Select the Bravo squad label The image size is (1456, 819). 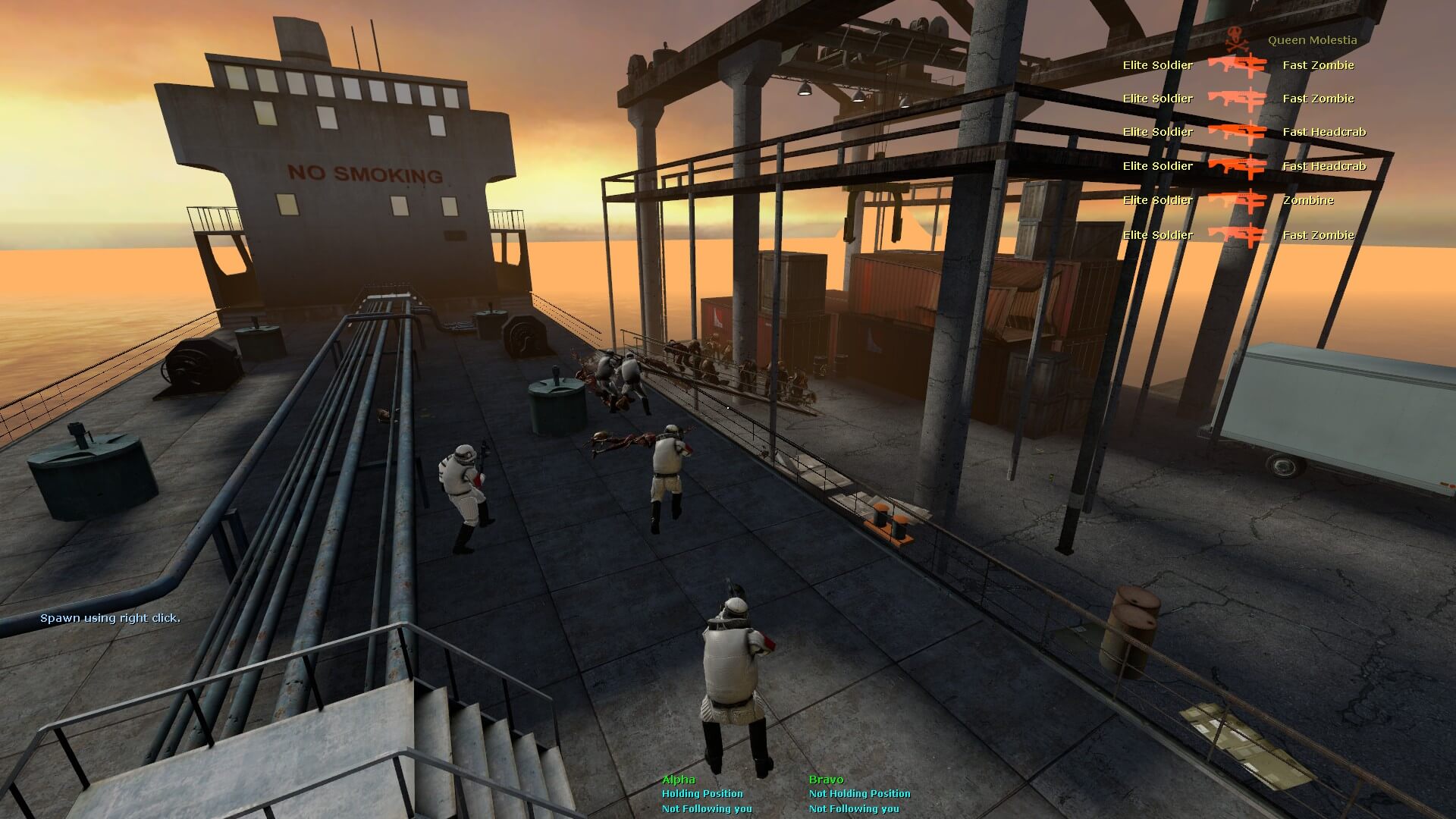[826, 779]
